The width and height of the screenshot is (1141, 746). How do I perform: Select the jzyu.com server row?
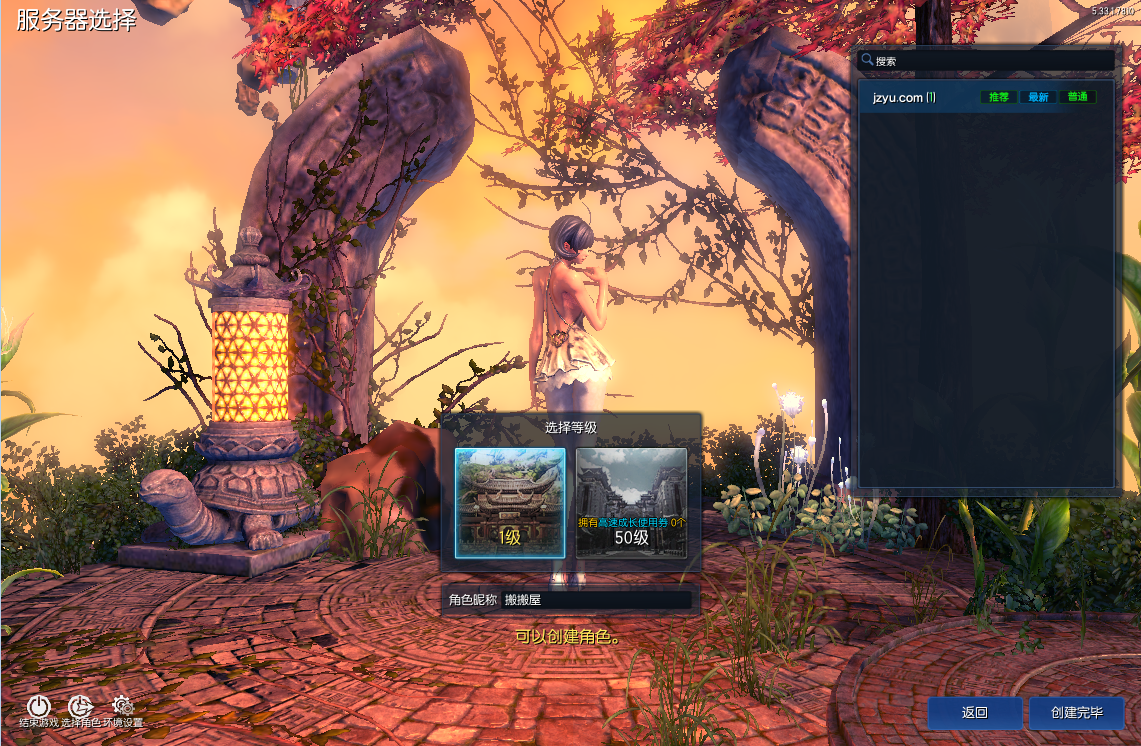coord(985,97)
